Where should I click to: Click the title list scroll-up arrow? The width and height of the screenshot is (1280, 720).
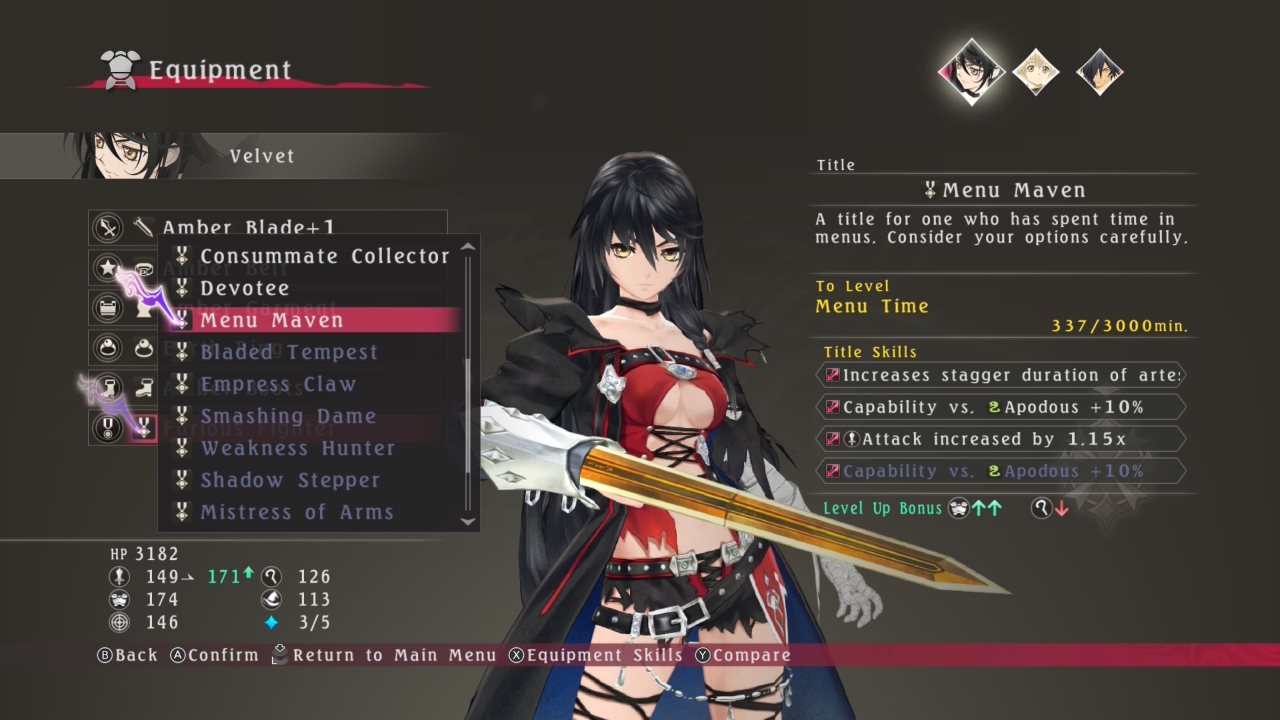[x=467, y=247]
